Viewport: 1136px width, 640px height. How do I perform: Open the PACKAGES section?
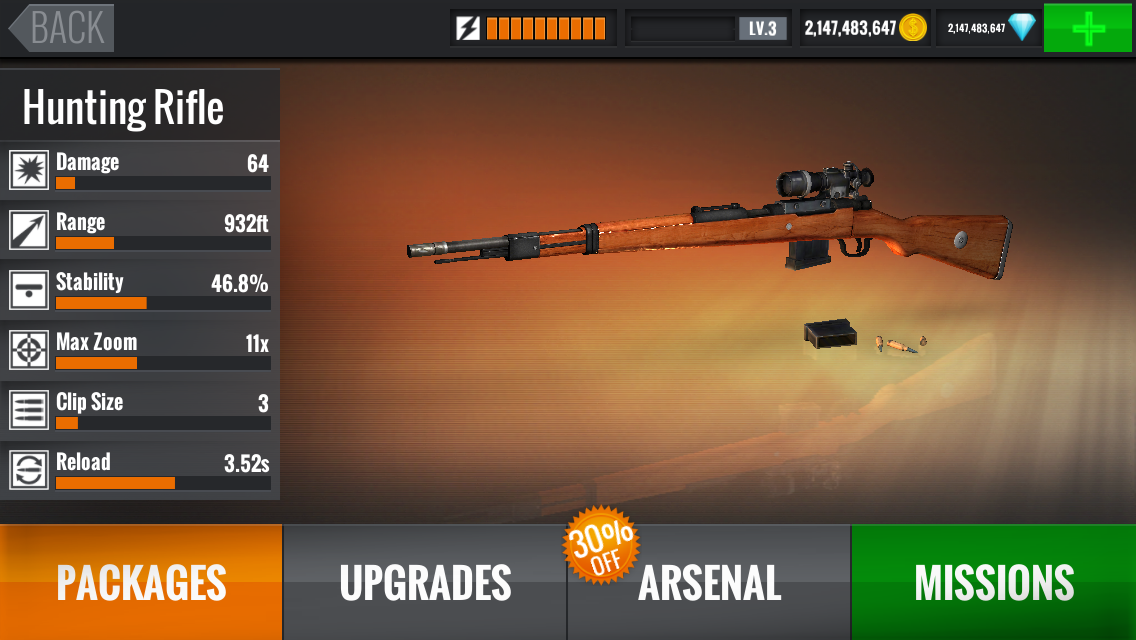141,582
